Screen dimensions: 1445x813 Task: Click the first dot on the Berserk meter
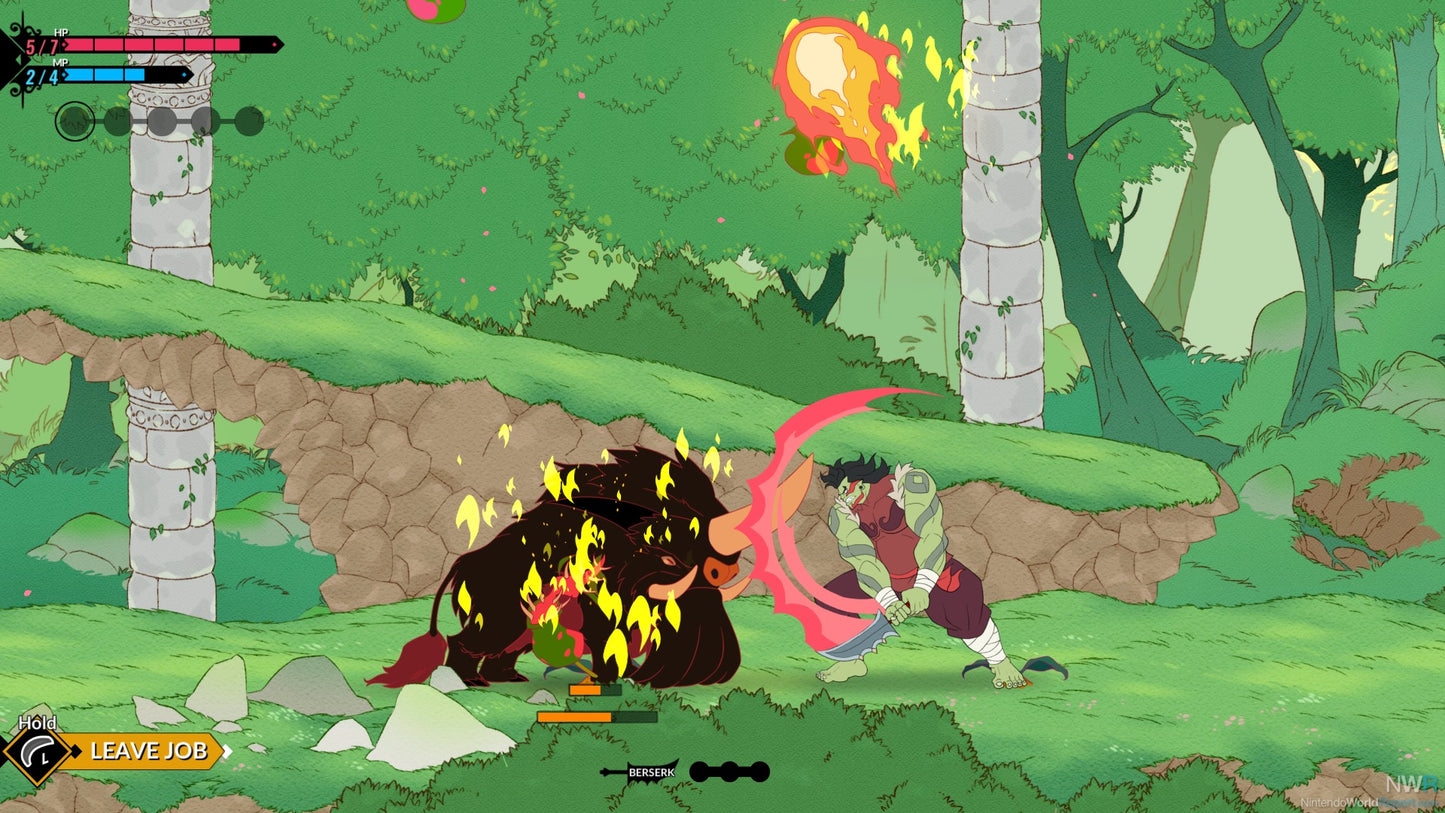pyautogui.click(x=700, y=772)
